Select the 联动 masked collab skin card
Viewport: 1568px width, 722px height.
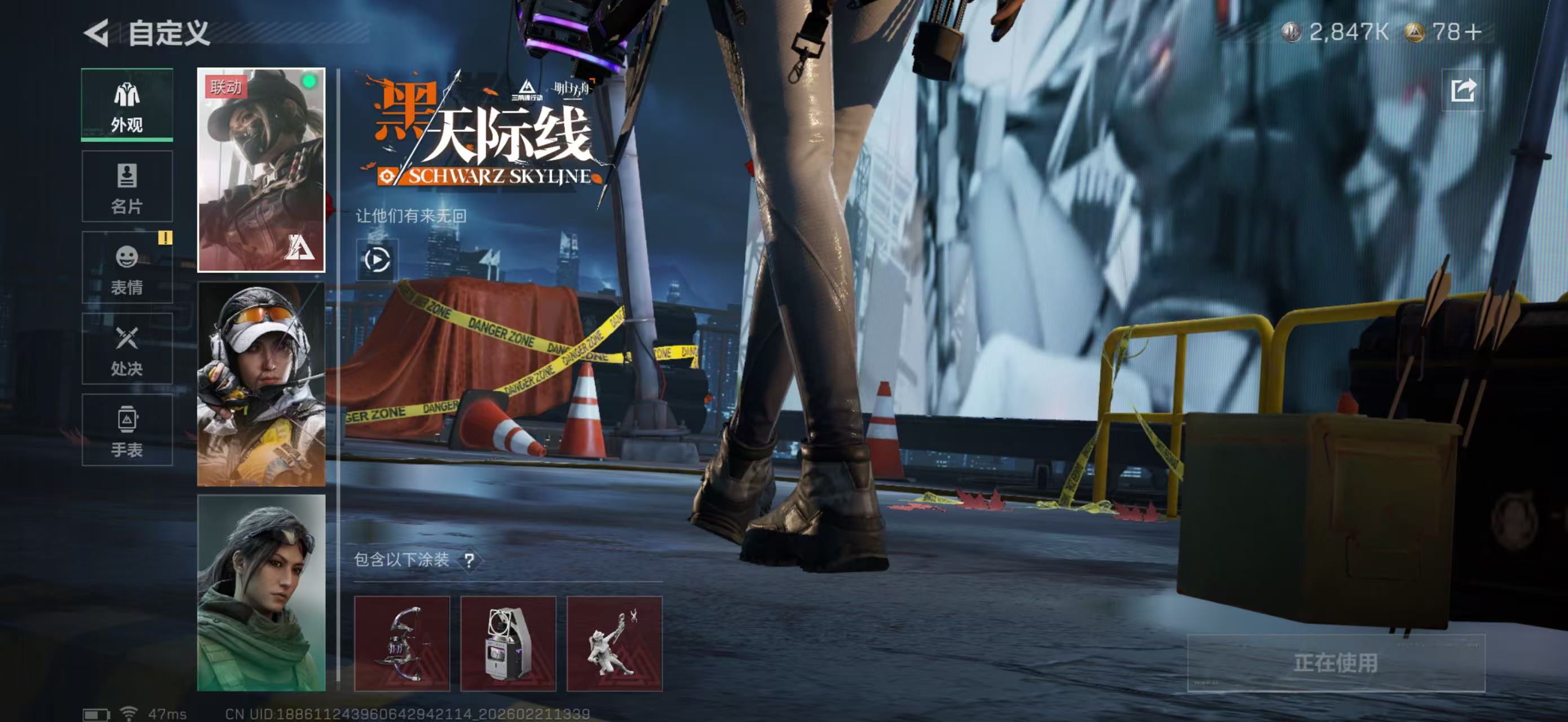tap(261, 170)
